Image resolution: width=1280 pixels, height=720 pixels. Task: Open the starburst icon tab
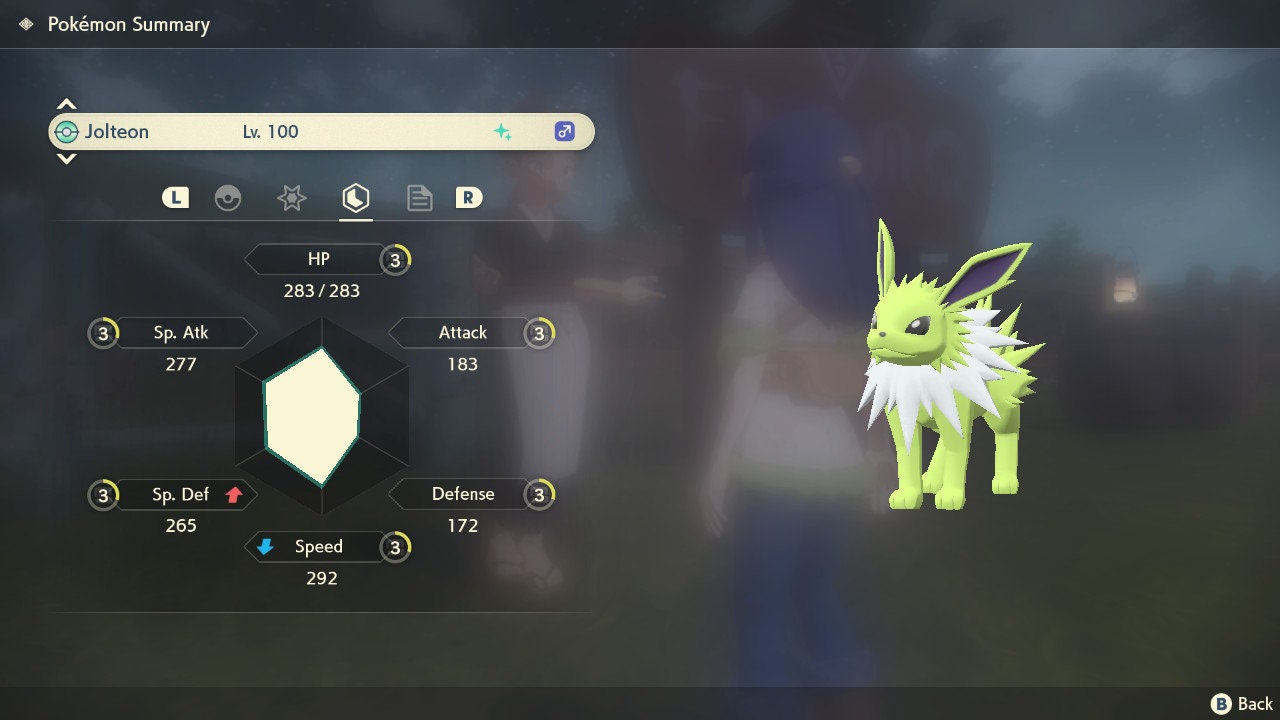291,198
